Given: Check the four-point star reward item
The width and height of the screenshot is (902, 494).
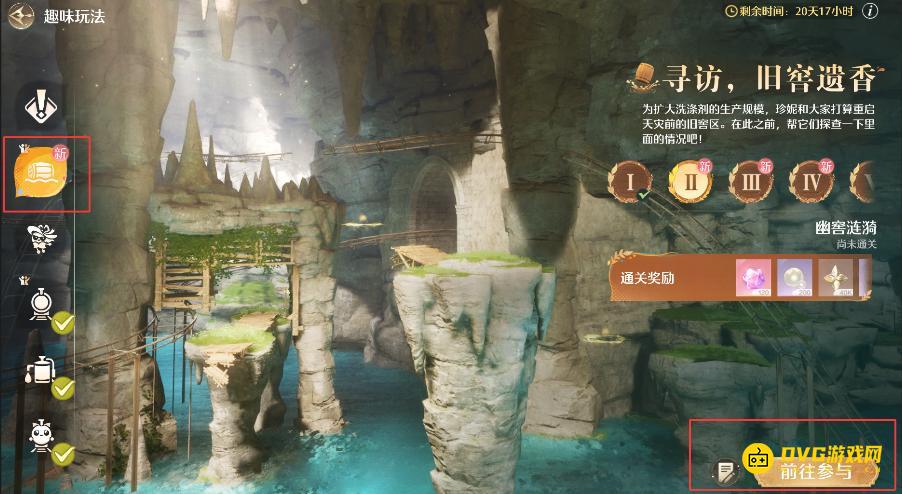Looking at the screenshot, I should point(839,277).
